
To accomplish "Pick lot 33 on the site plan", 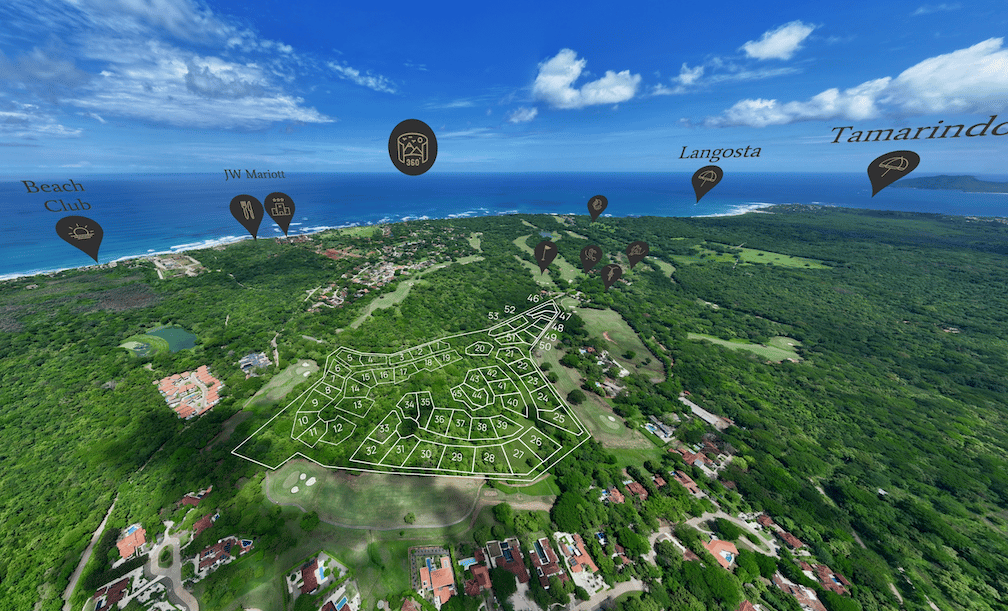I will 384,429.
